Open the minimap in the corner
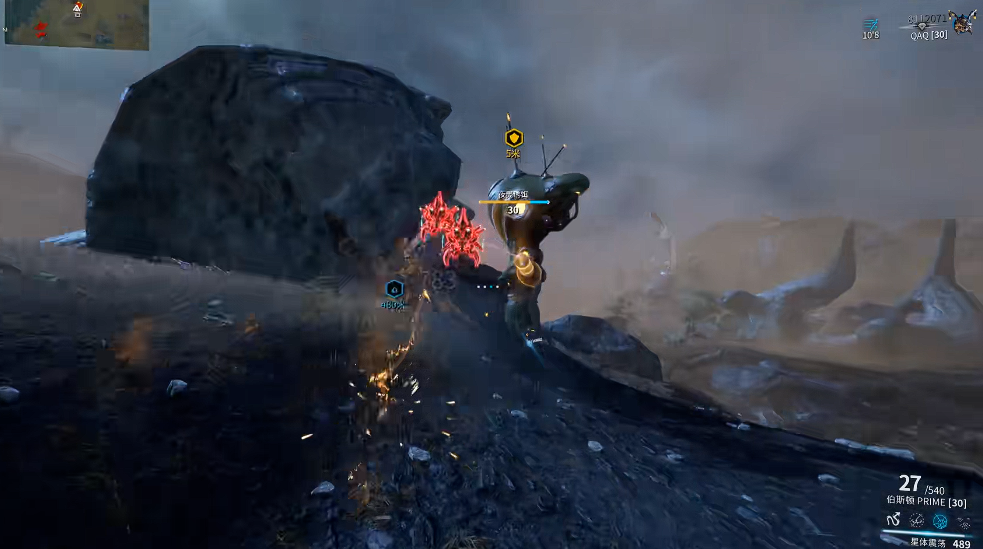Screen dimensions: 983x549 (76, 25)
